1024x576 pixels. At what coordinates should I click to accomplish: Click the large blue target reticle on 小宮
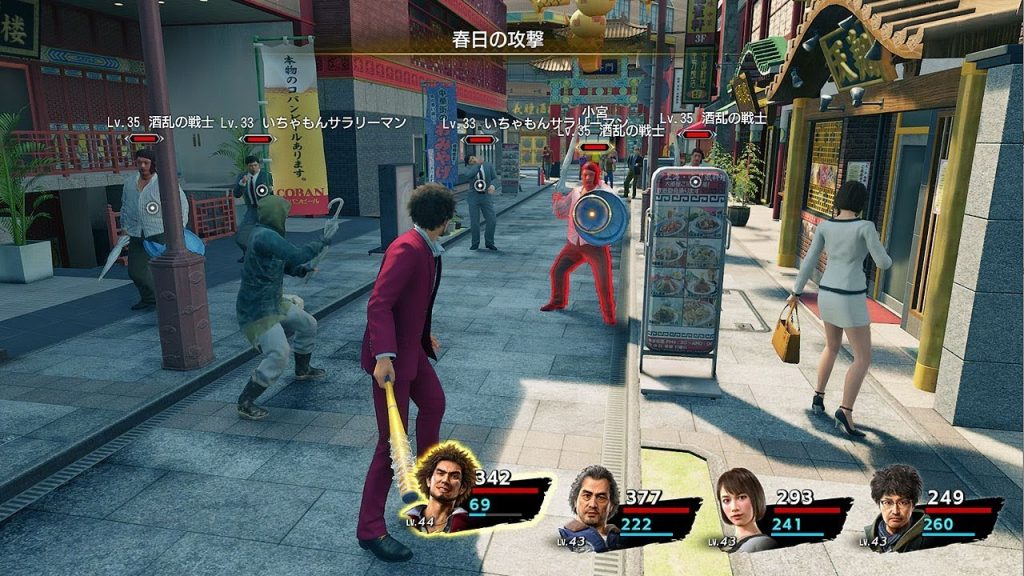click(599, 219)
